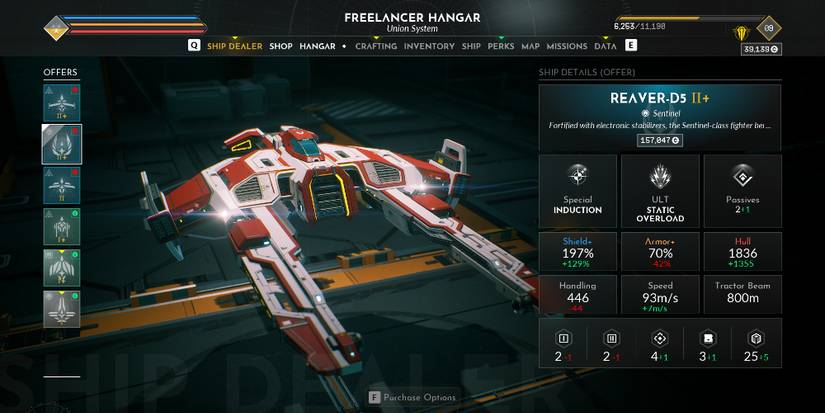Select the first ship offer thumbnail

(61, 103)
